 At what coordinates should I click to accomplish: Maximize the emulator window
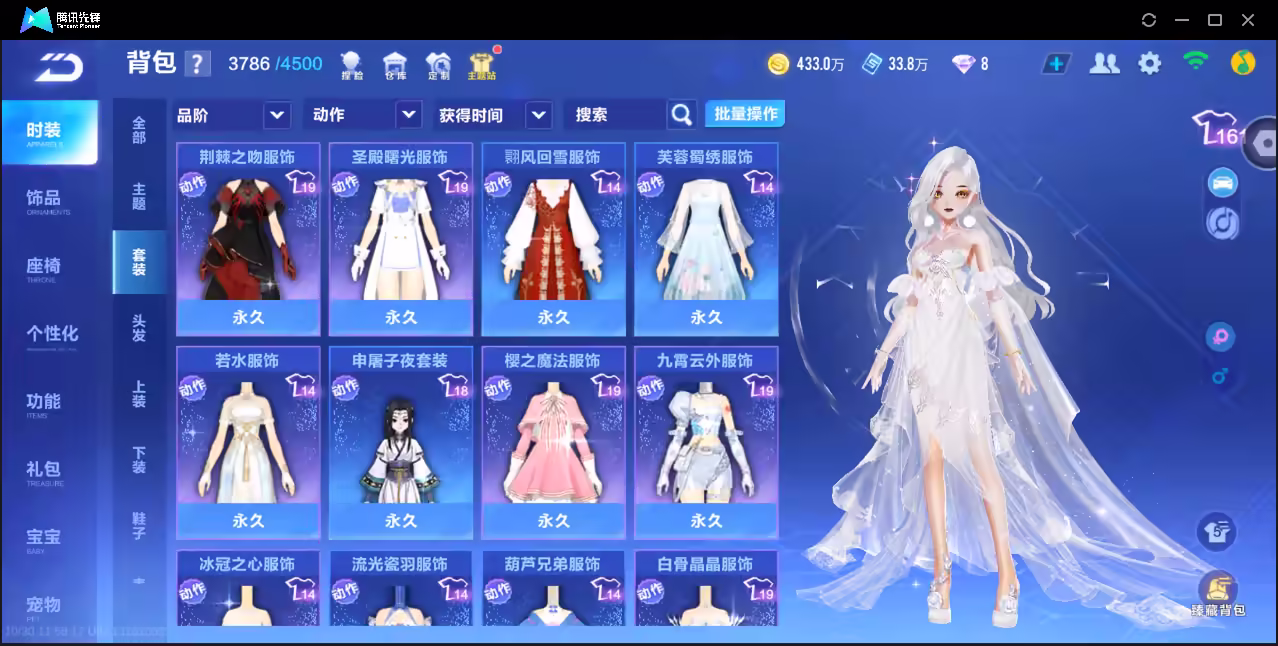coord(1215,20)
